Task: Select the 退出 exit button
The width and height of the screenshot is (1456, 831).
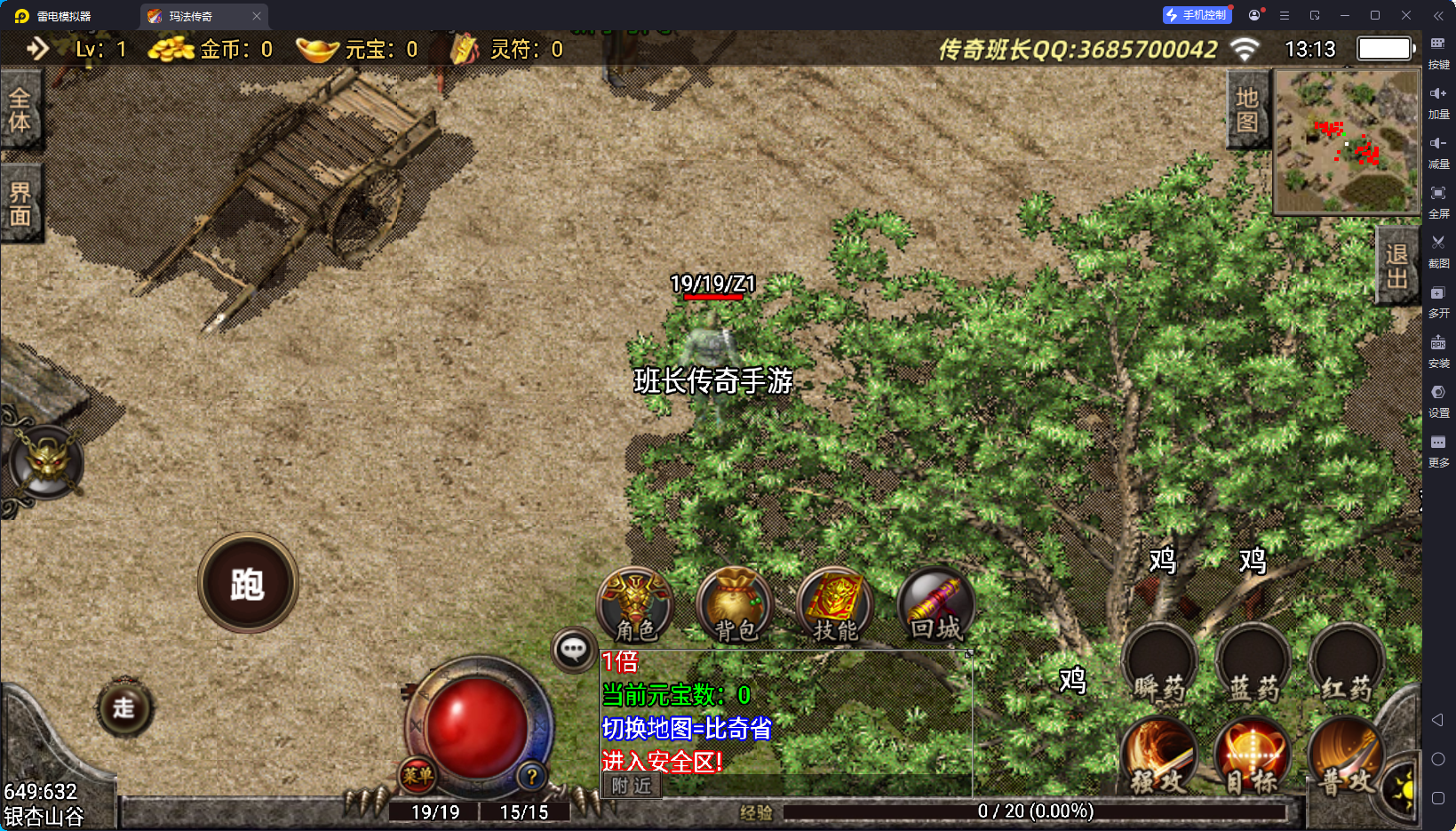Action: tap(1396, 266)
